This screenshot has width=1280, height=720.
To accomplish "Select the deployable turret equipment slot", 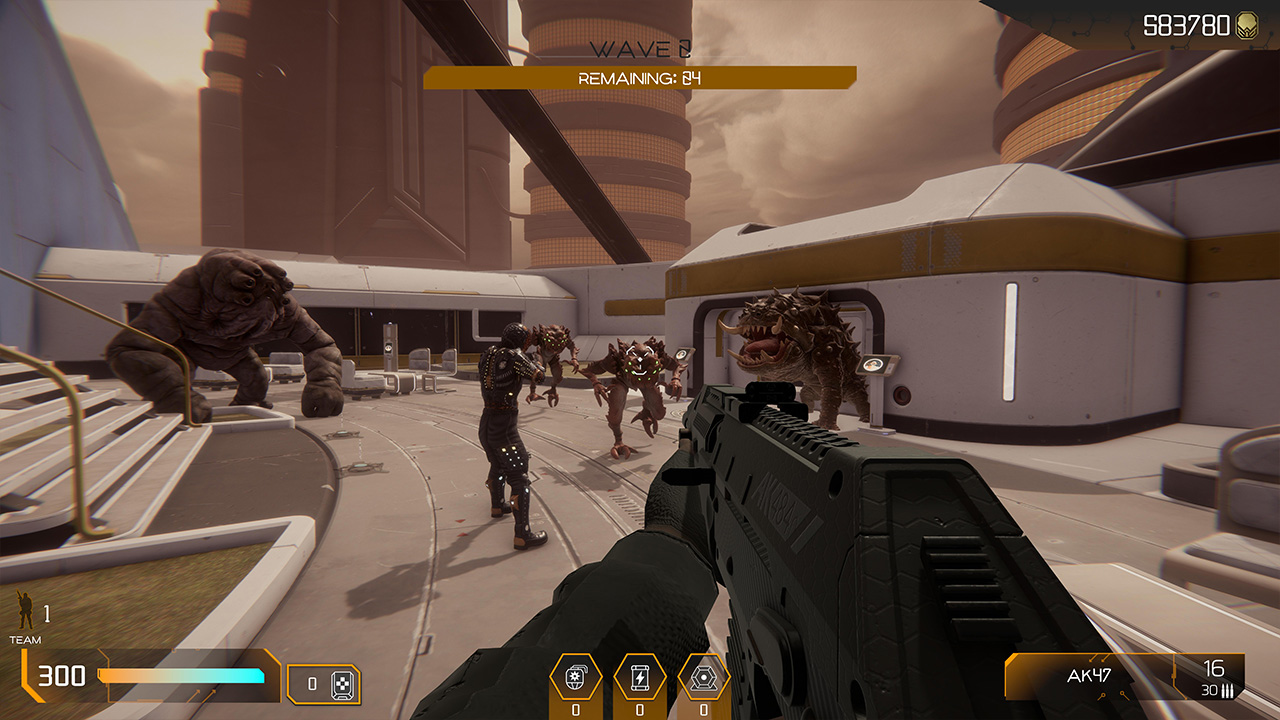I will 704,678.
